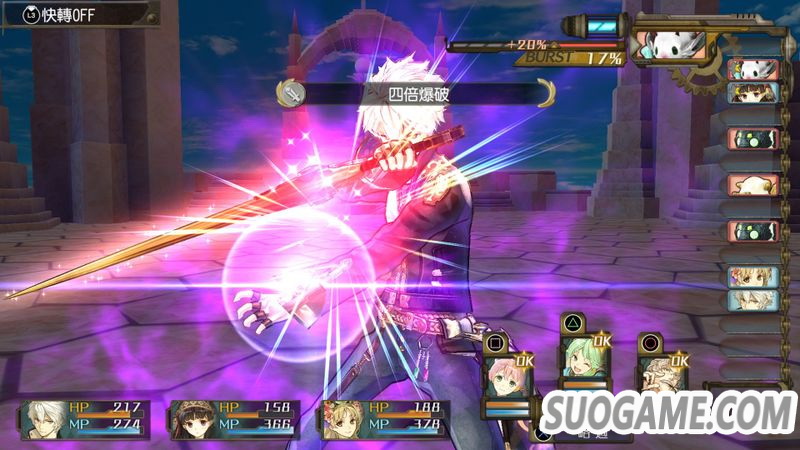This screenshot has height=450, width=800.
Task: Click the large current-turn enemy portrait
Action: (670, 46)
